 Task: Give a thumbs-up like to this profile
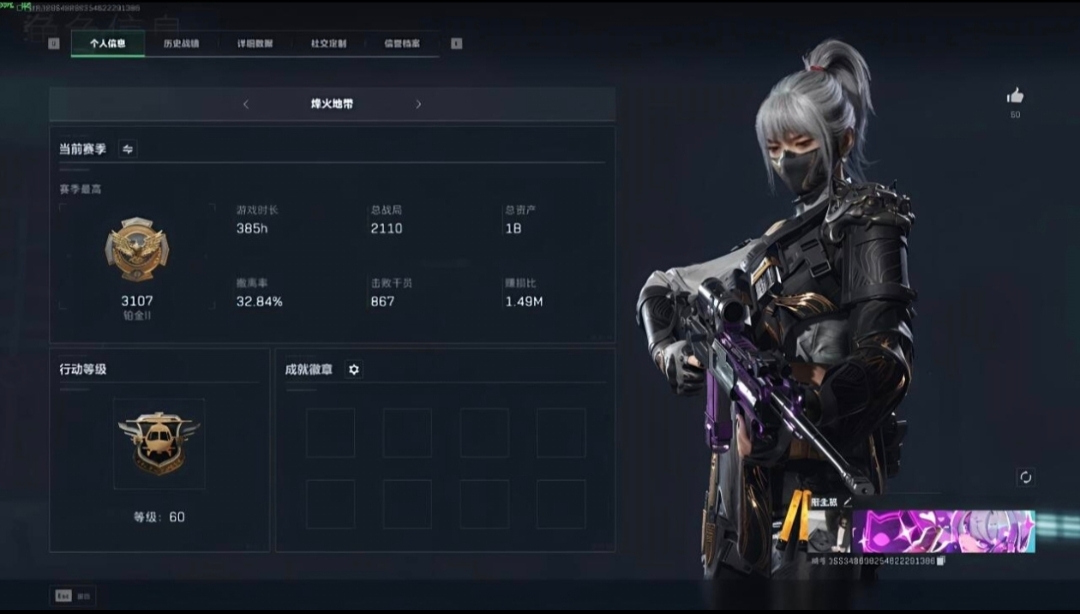point(1015,96)
